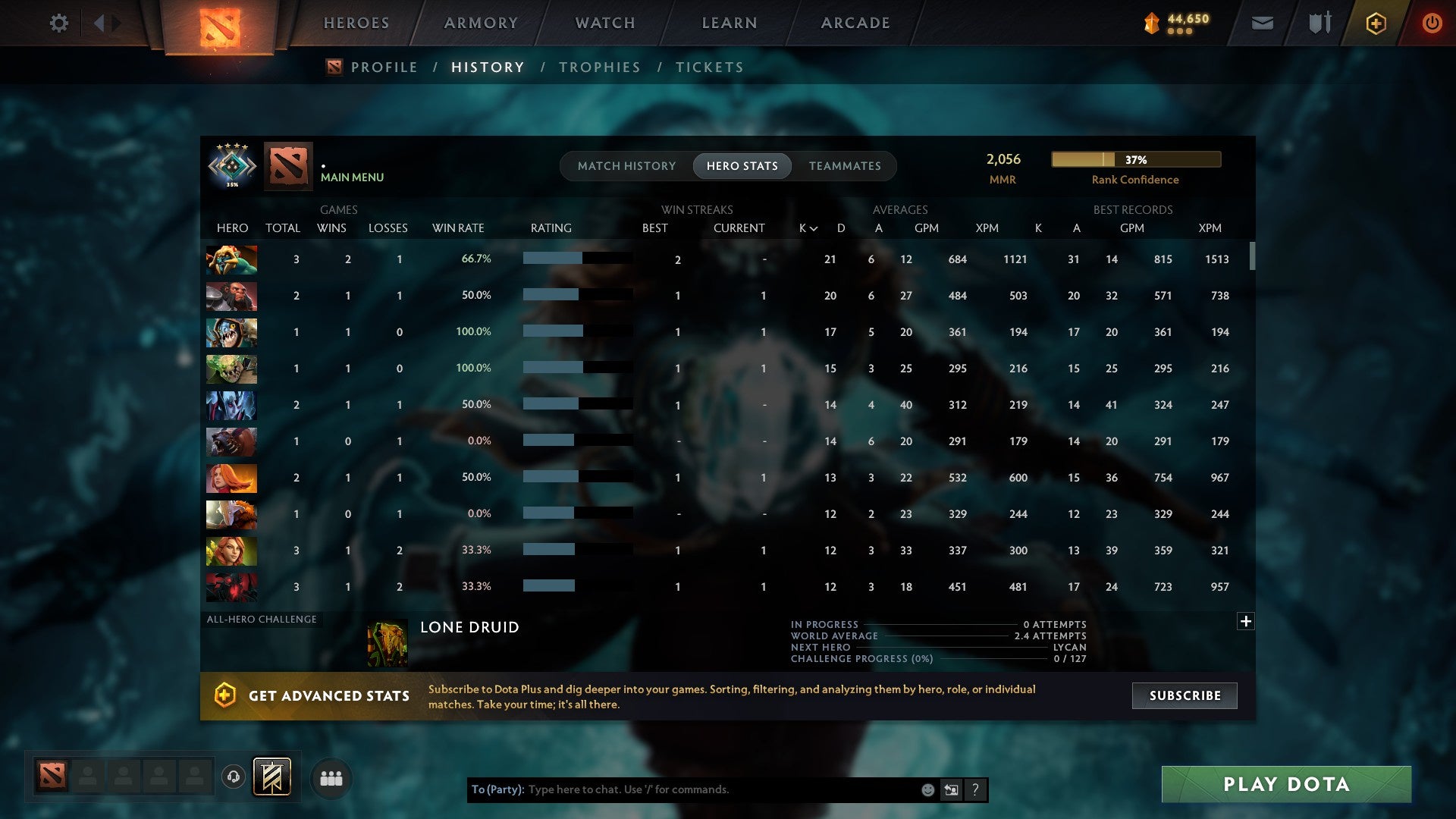The width and height of the screenshot is (1456, 819).
Task: Open the settings gear menu
Action: click(59, 23)
